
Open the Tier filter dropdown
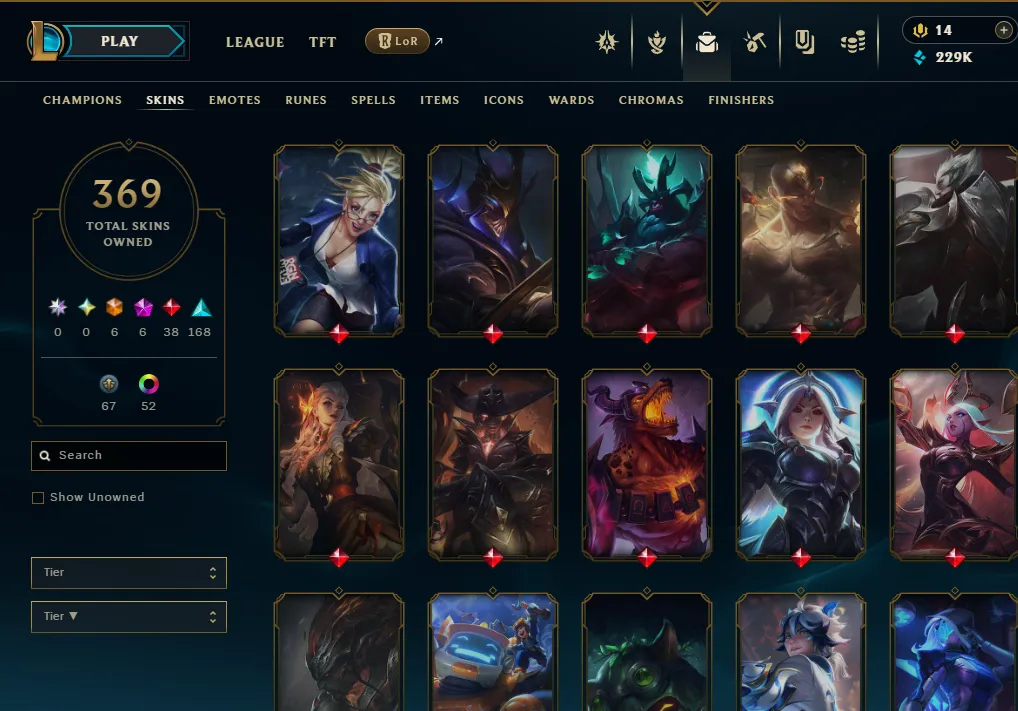point(129,573)
